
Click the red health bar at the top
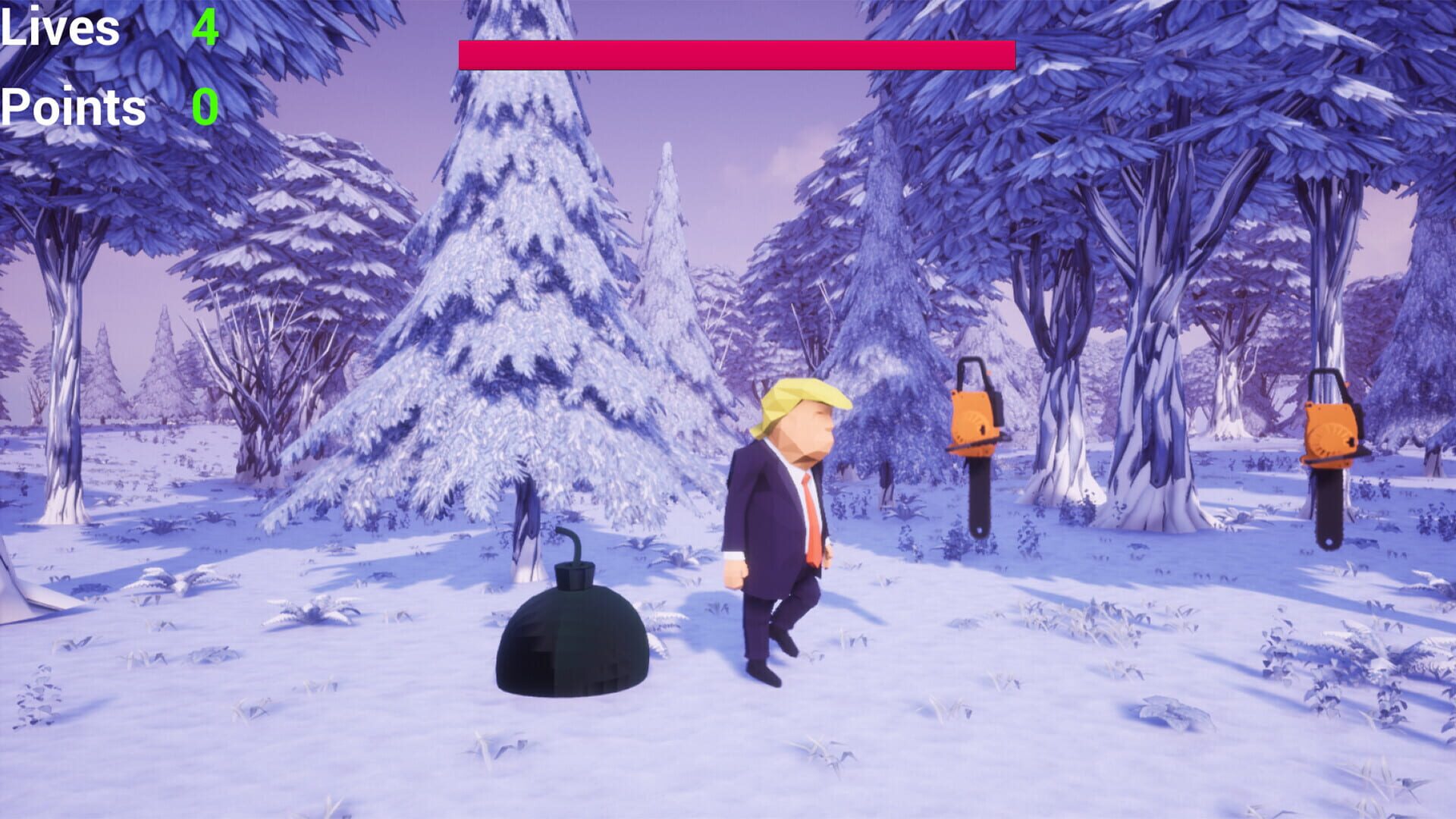(x=736, y=53)
